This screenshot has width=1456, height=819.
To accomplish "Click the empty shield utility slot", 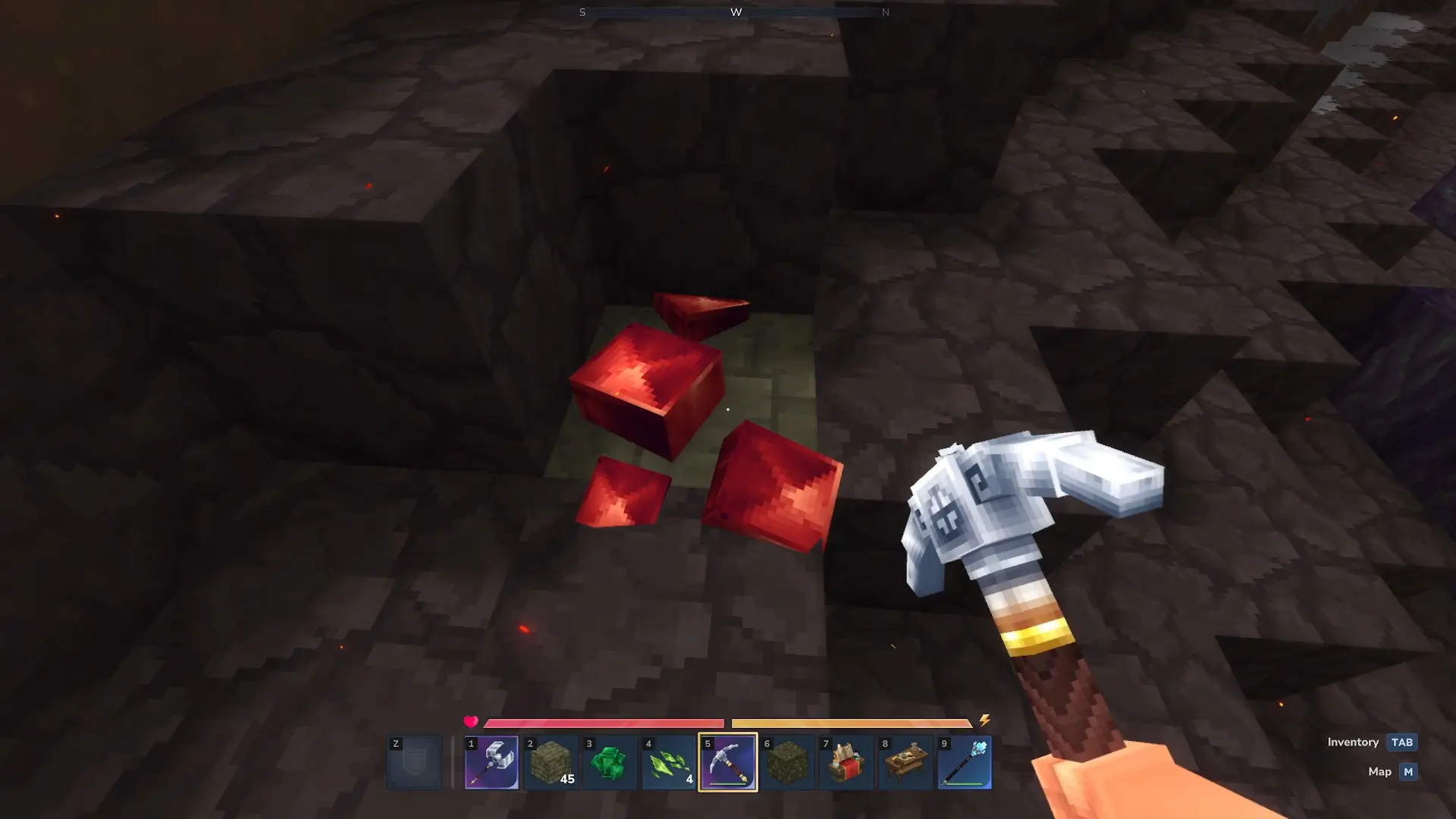I will point(414,763).
